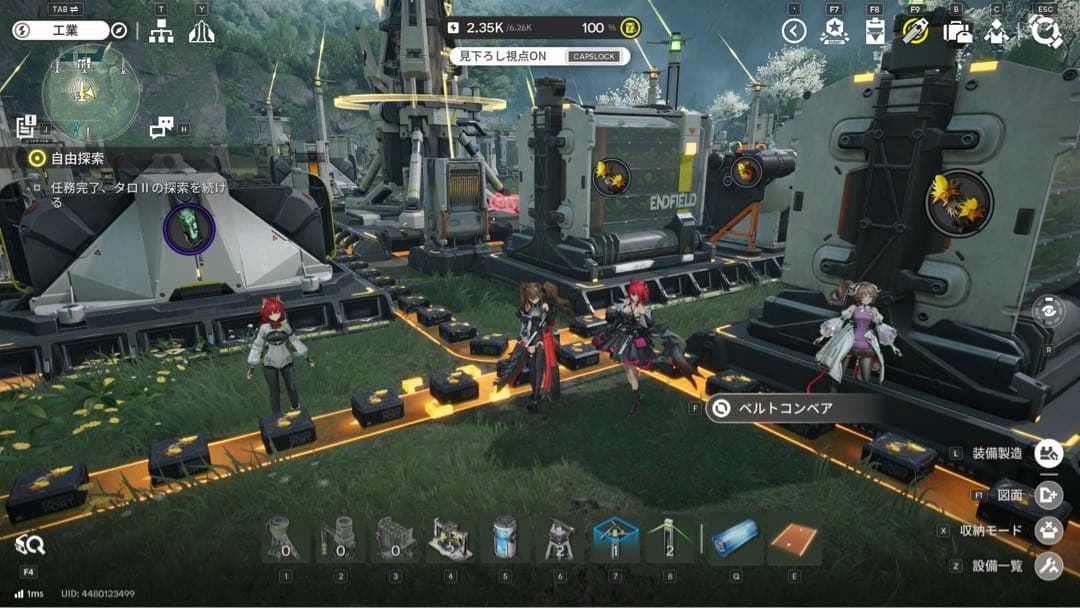Viewport: 1080px width, 608px height.
Task: Click the rotate-search icon at bottom left
Action: tap(30, 544)
